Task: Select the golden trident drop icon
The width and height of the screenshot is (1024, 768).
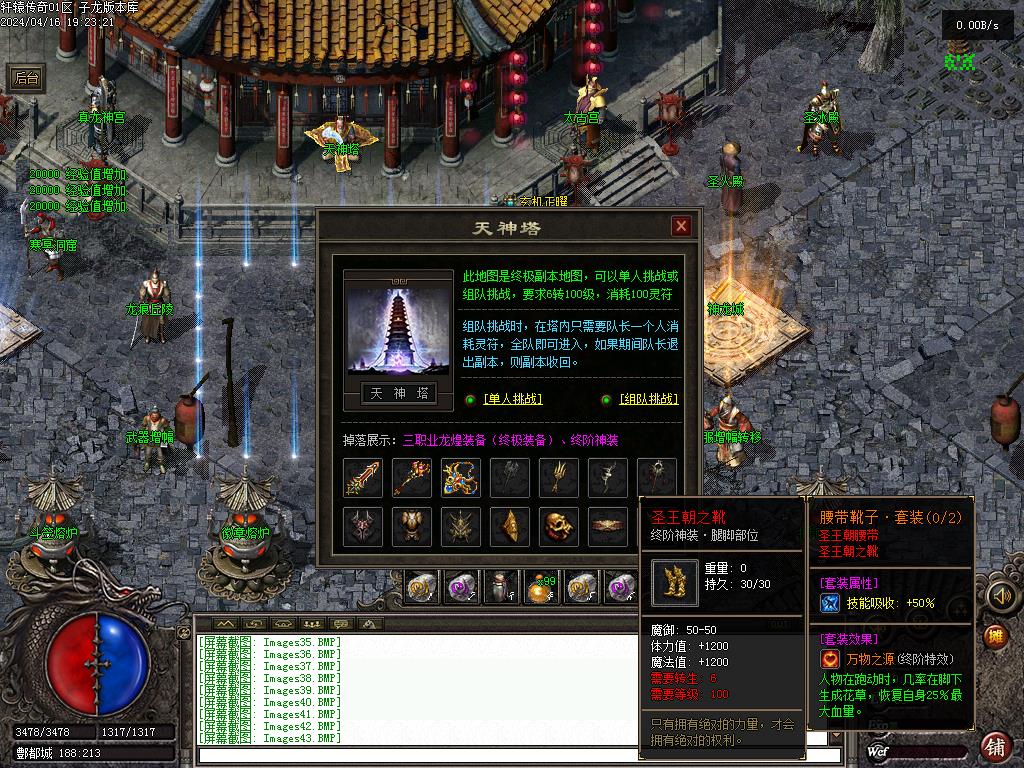Action: [559, 478]
